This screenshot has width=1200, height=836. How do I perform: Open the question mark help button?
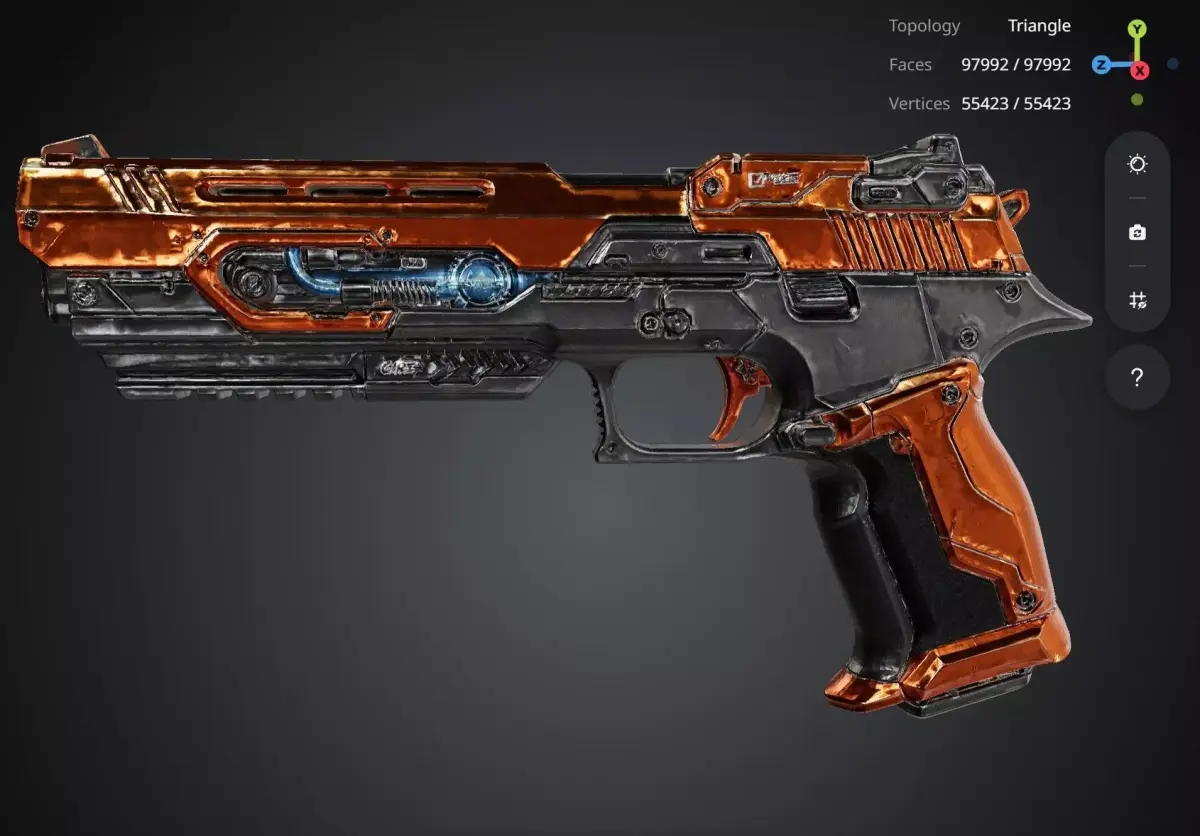[1137, 378]
